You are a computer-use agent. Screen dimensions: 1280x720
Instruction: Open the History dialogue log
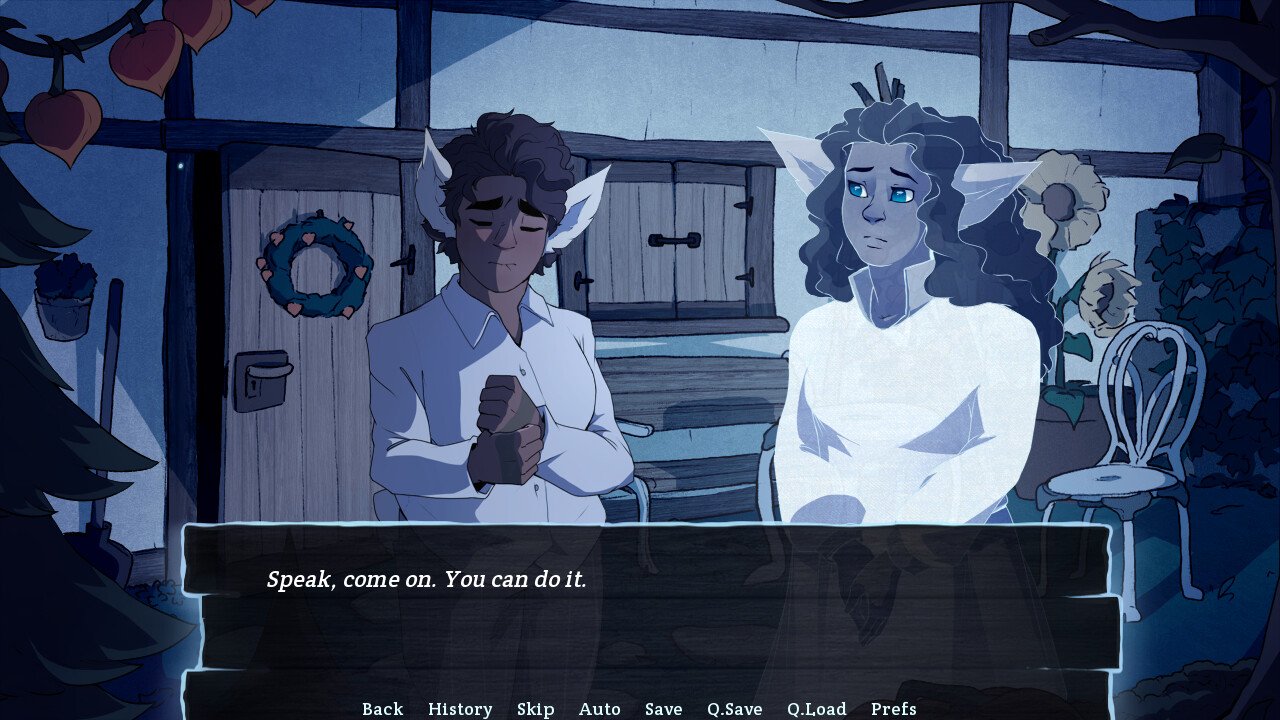[x=460, y=708]
